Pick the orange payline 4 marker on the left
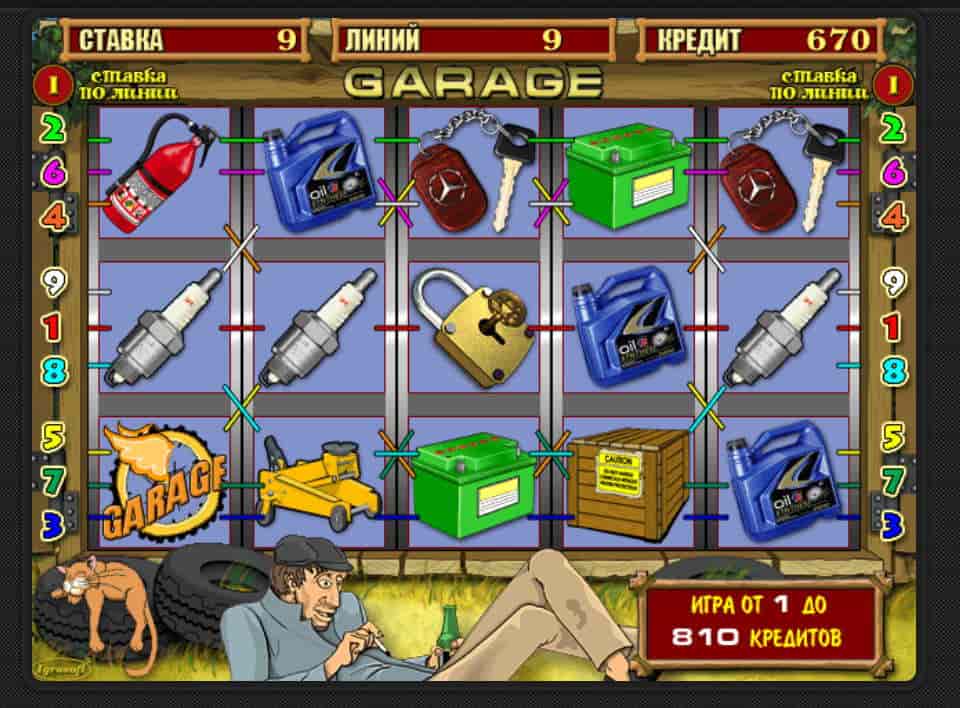This screenshot has height=708, width=960. point(52,216)
